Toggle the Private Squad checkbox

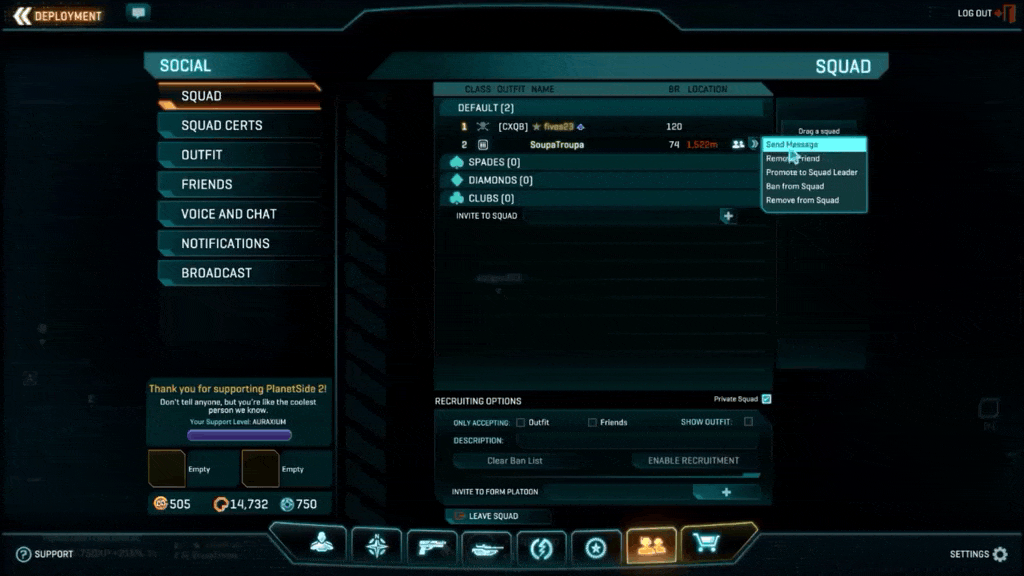pos(766,399)
